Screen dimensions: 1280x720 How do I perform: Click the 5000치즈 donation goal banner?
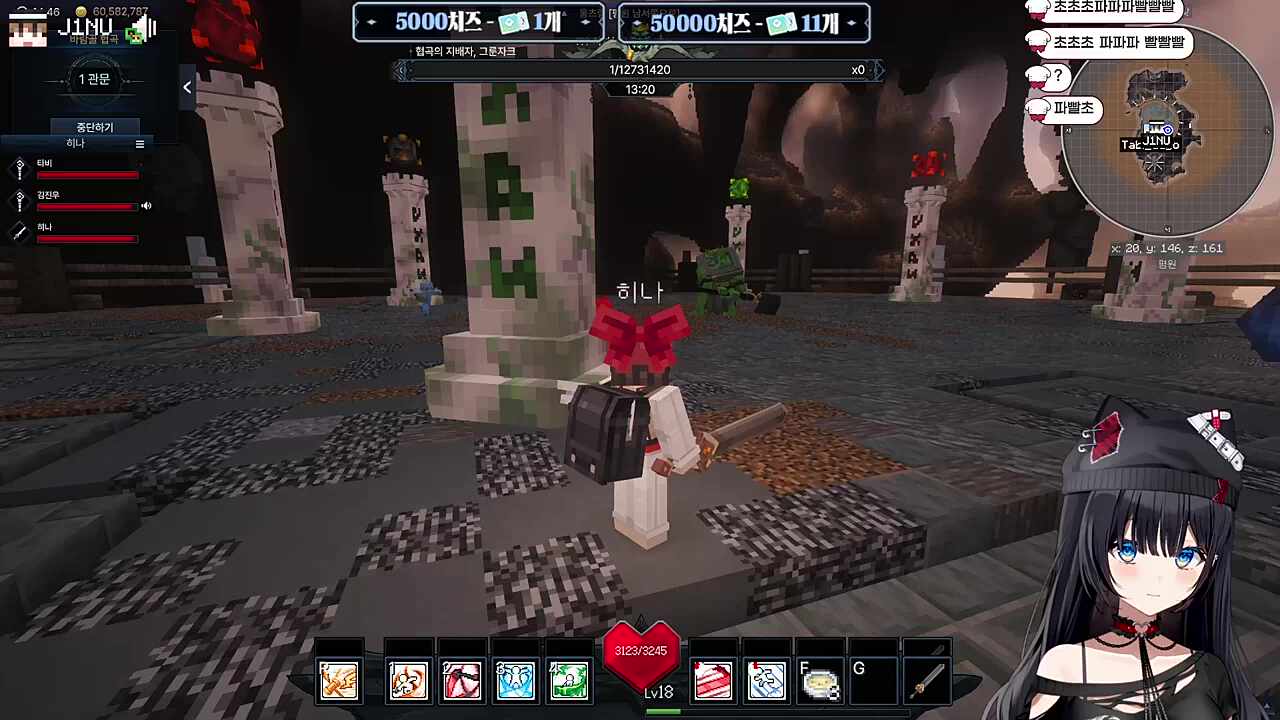478,22
